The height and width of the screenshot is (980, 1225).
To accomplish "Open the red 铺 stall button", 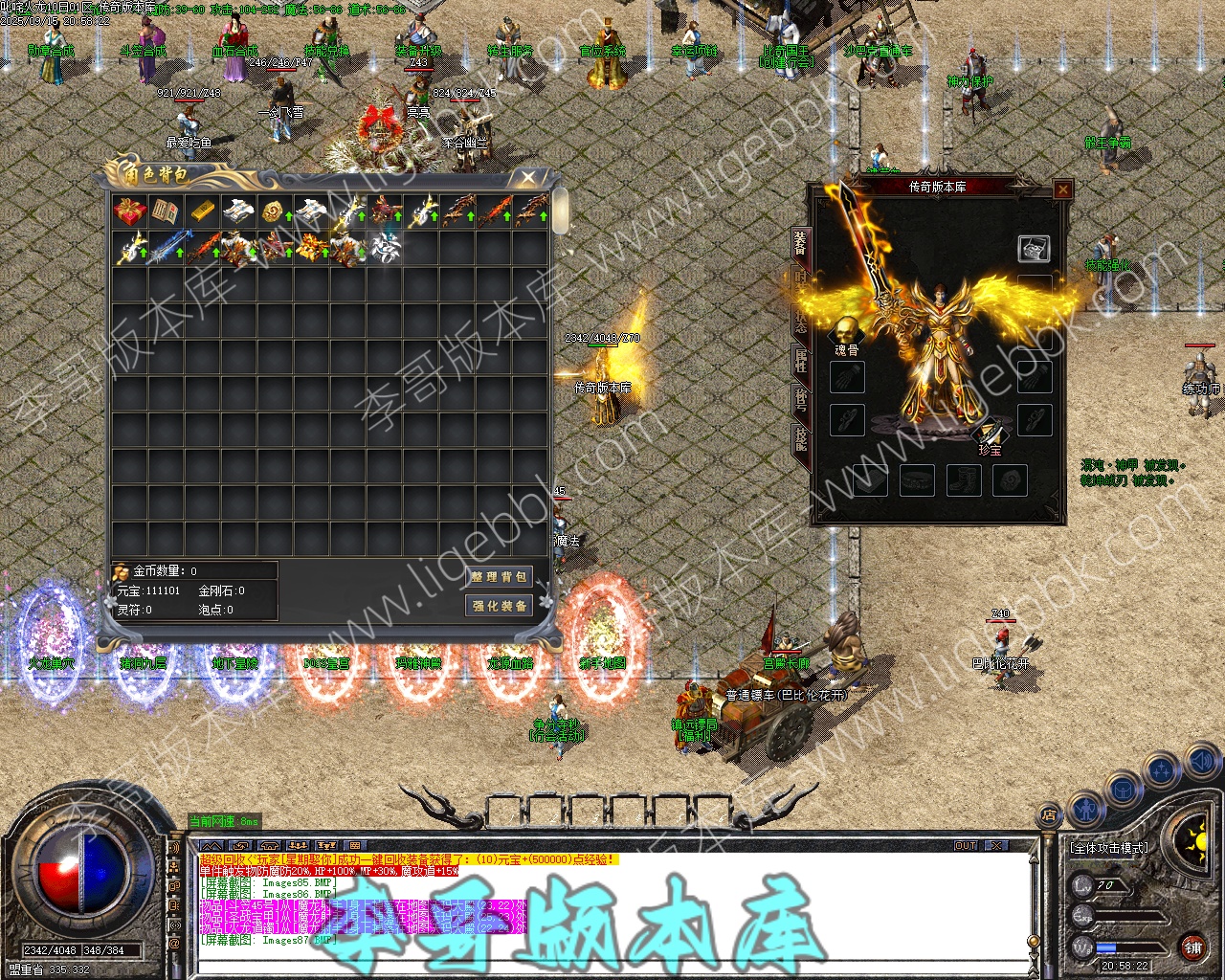I will 1192,948.
